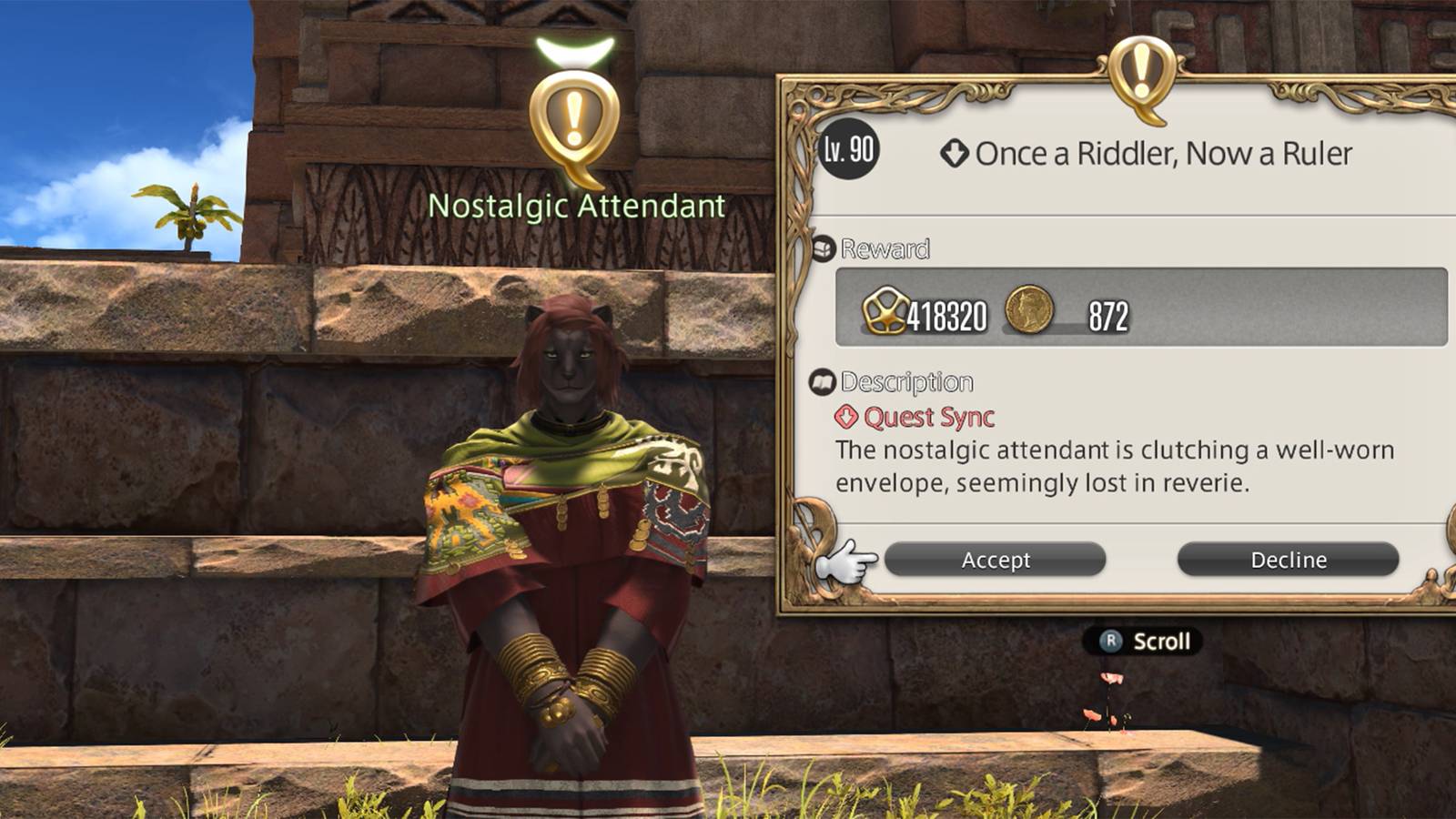
Task: Click the crate icon next to Reward heading
Action: pos(824,247)
